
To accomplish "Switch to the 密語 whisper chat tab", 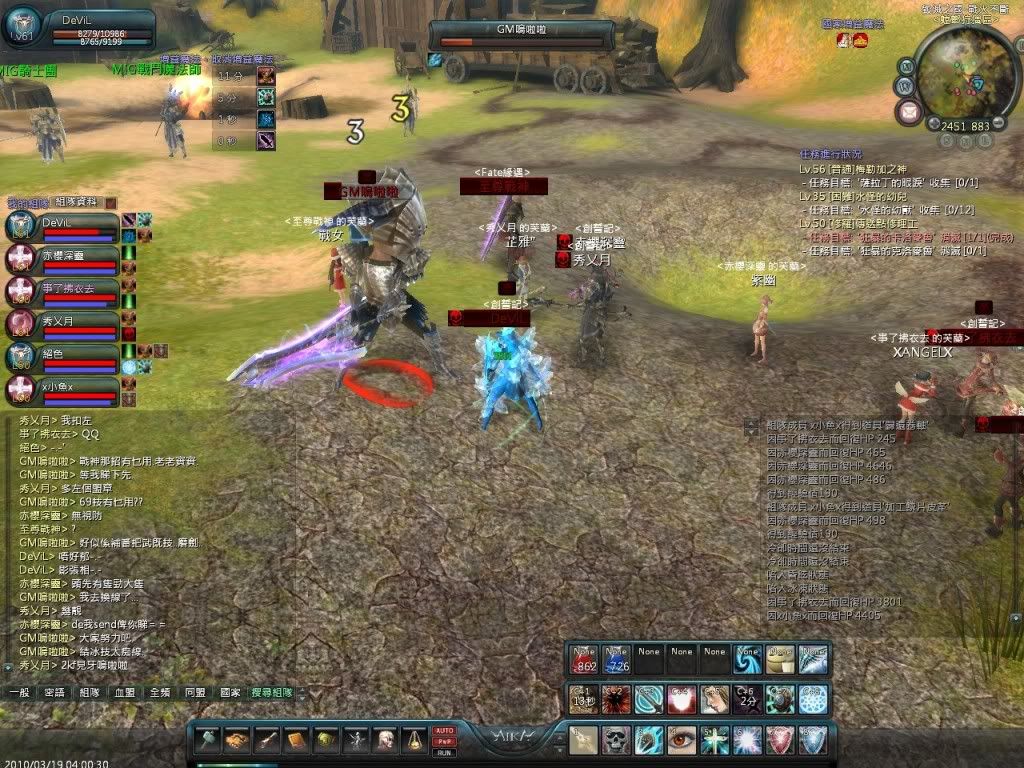I will [x=54, y=692].
